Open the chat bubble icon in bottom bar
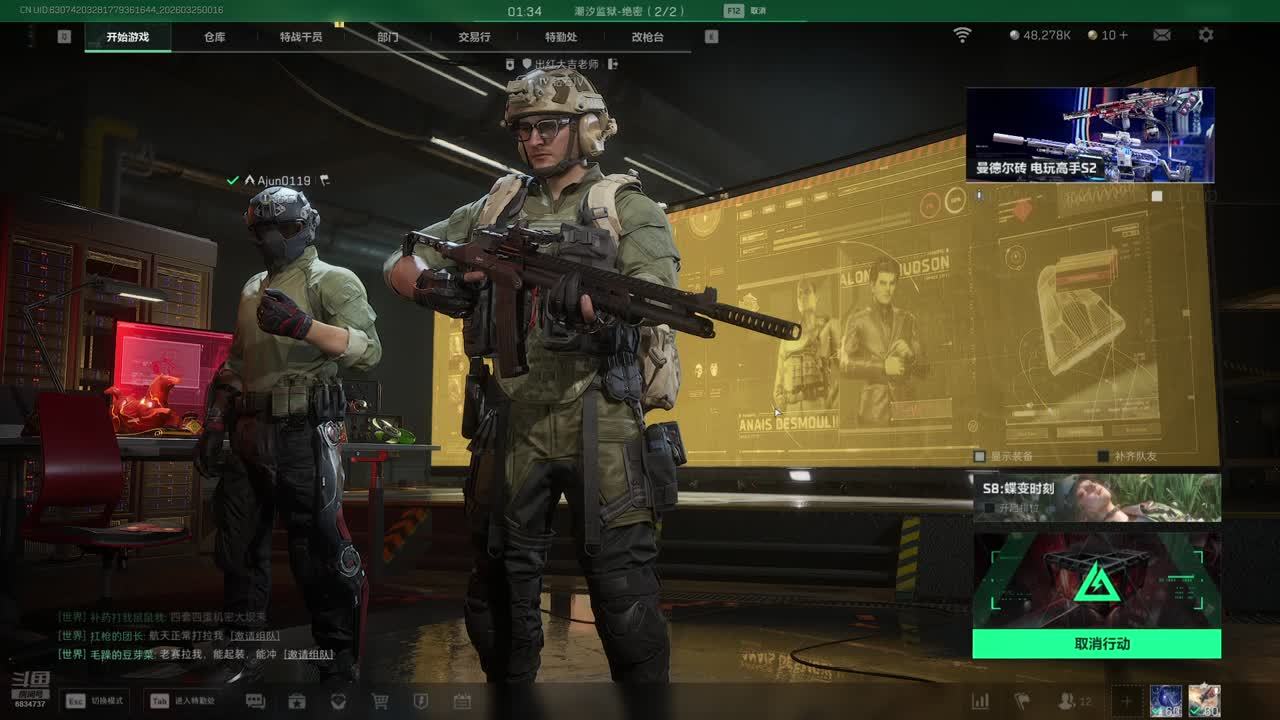Screen dimensions: 1280x720 [x=255, y=701]
